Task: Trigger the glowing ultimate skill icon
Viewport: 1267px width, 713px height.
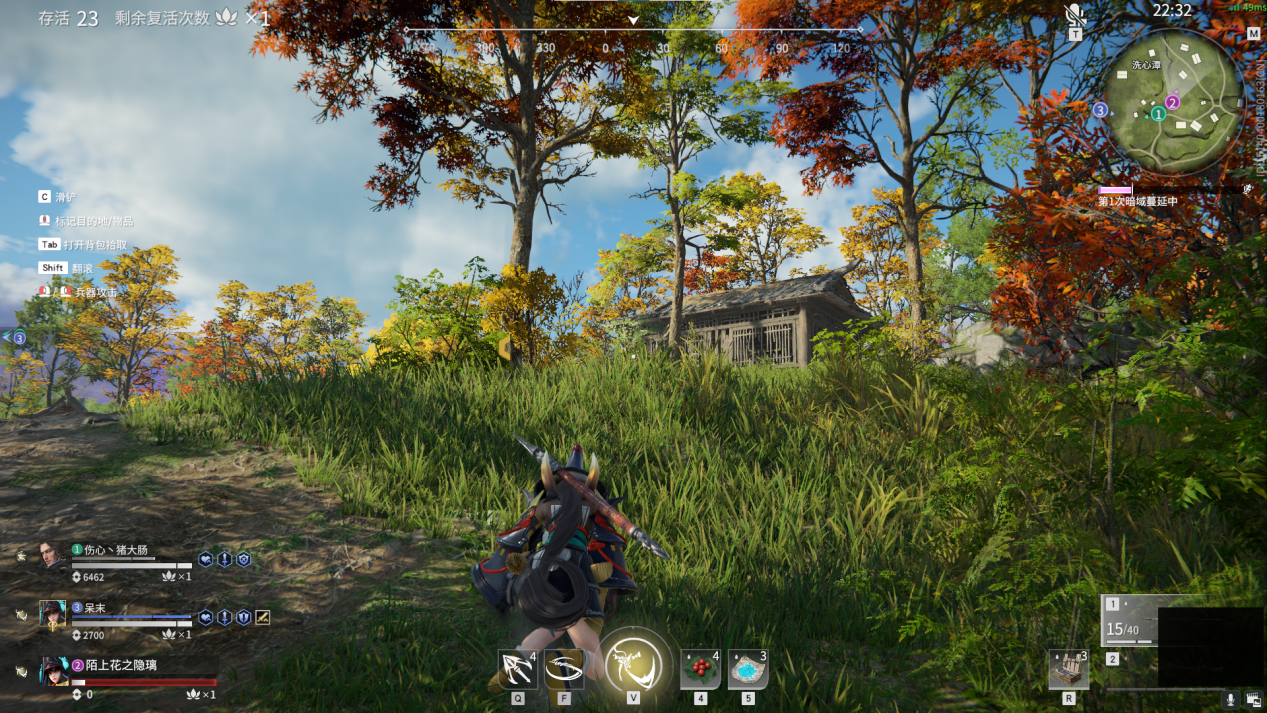Action: click(633, 665)
